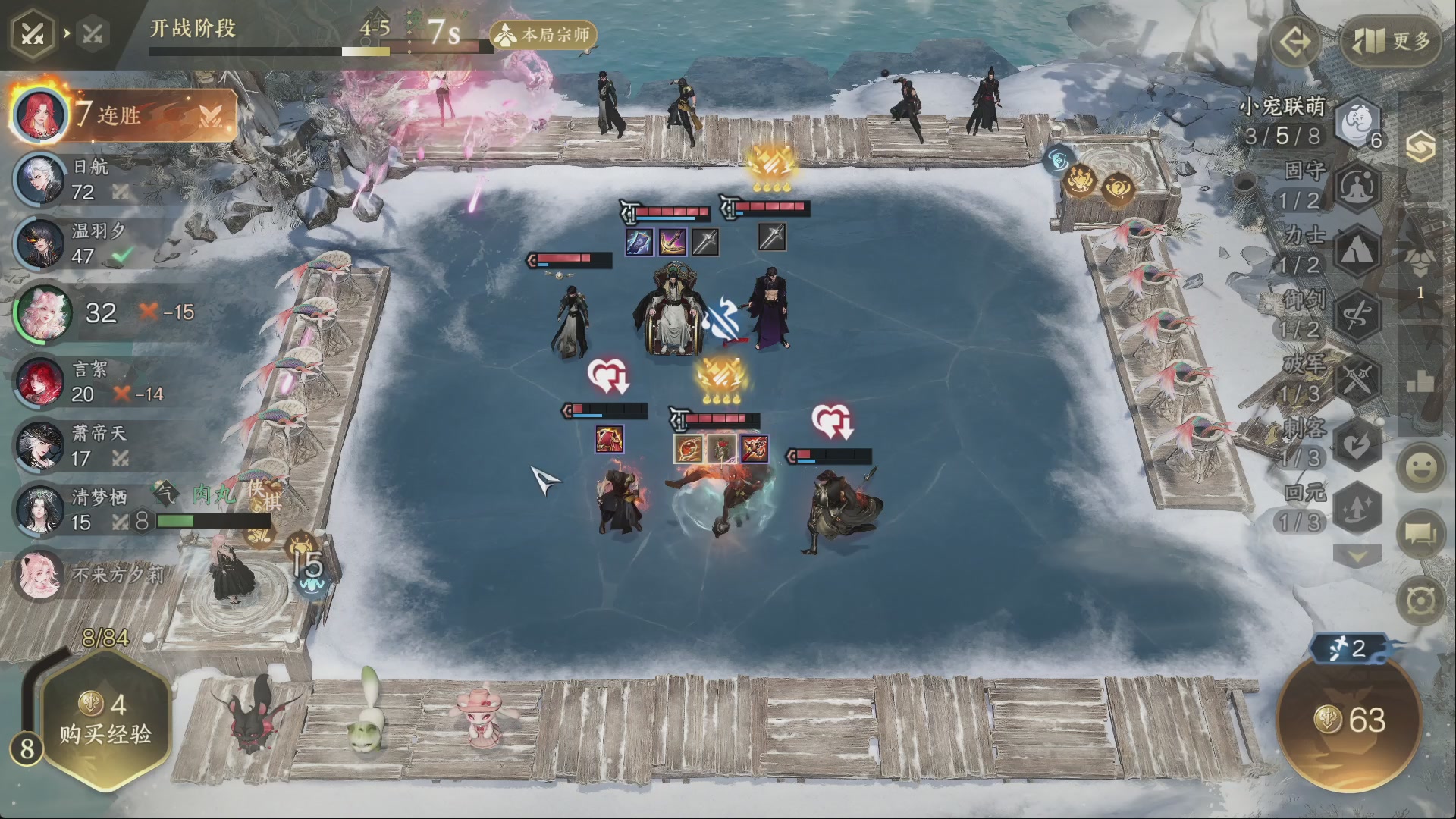Open the 小宠联萌 synergy details
Image resolution: width=1456 pixels, height=819 pixels.
click(x=1357, y=123)
